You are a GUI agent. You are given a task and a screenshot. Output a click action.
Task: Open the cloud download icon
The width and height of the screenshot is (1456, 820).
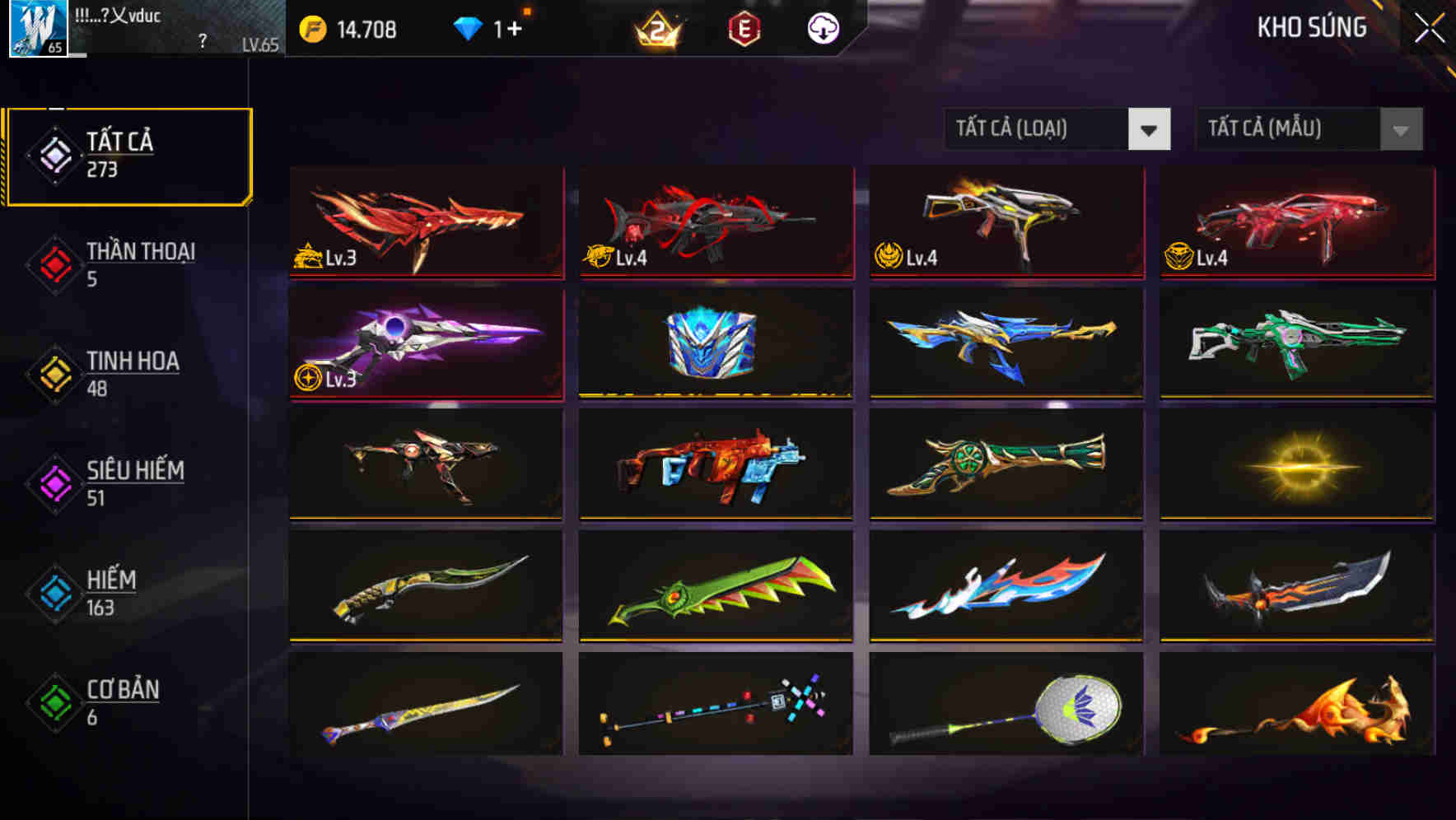822,29
